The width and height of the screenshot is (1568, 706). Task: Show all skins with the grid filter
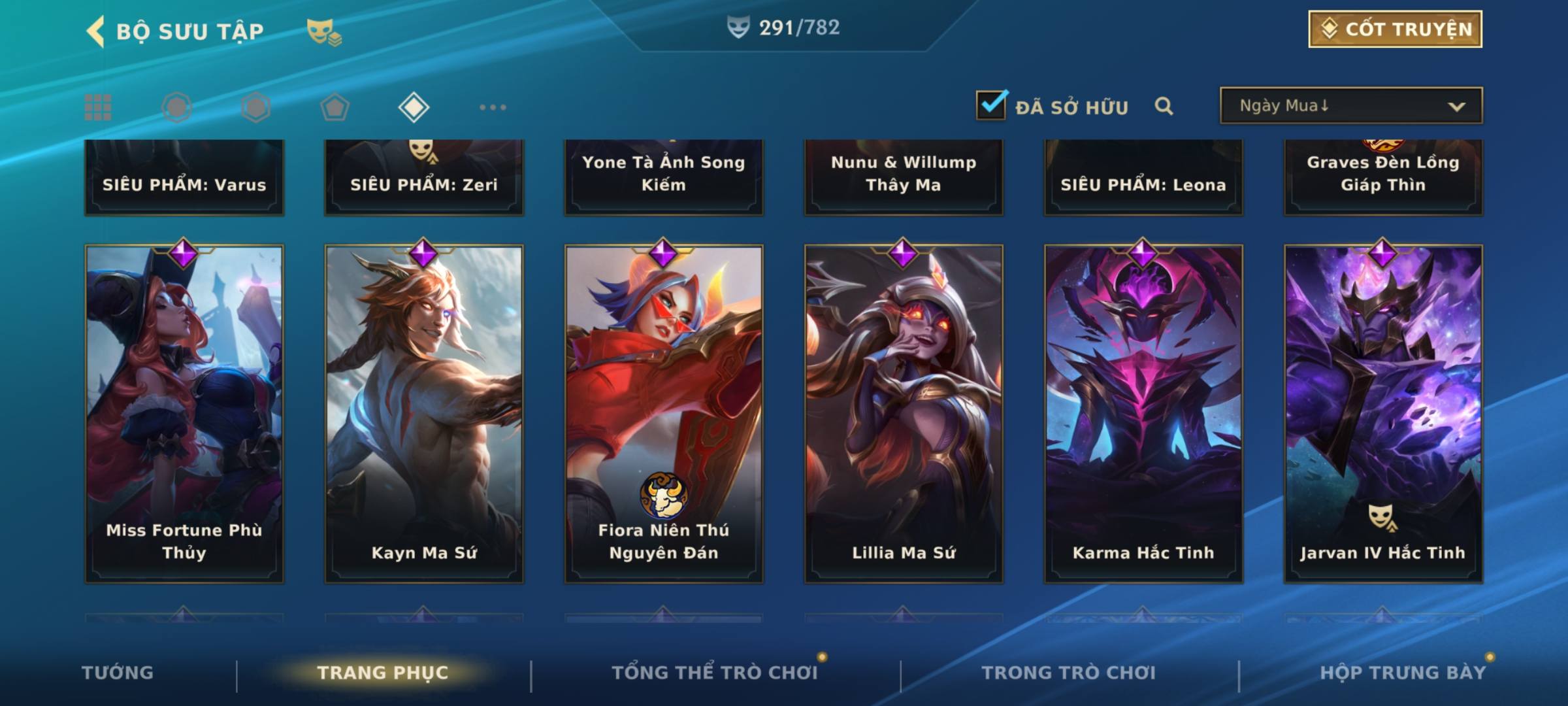98,107
